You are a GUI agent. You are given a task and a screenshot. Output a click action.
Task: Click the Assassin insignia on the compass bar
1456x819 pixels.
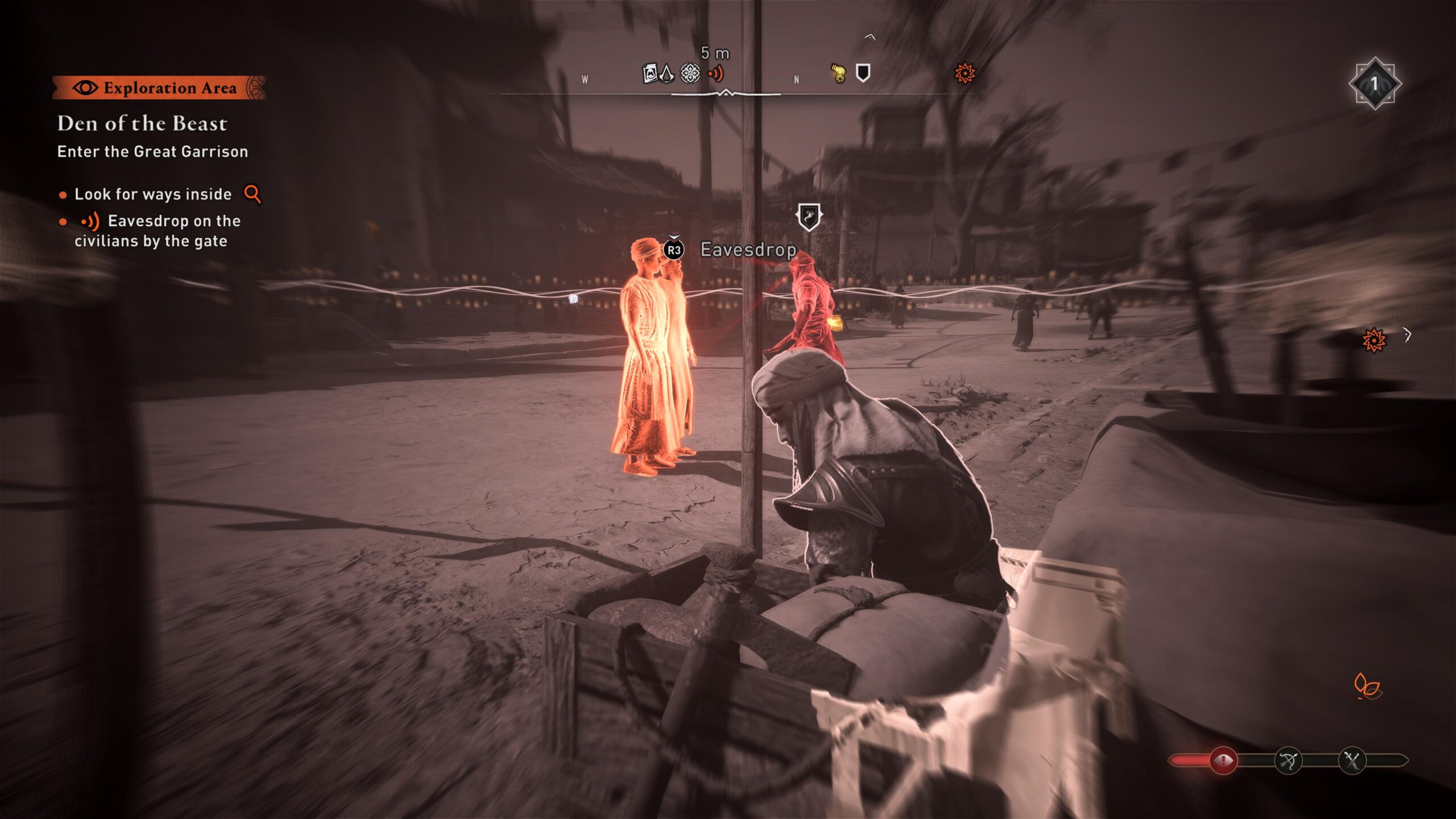coord(667,73)
